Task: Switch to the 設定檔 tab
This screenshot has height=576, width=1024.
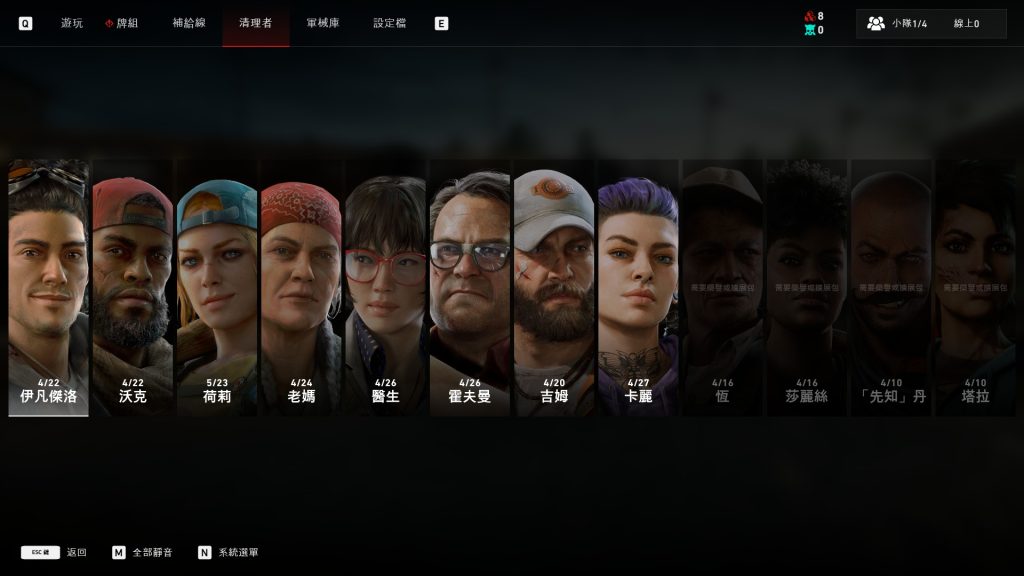Action: click(x=390, y=23)
